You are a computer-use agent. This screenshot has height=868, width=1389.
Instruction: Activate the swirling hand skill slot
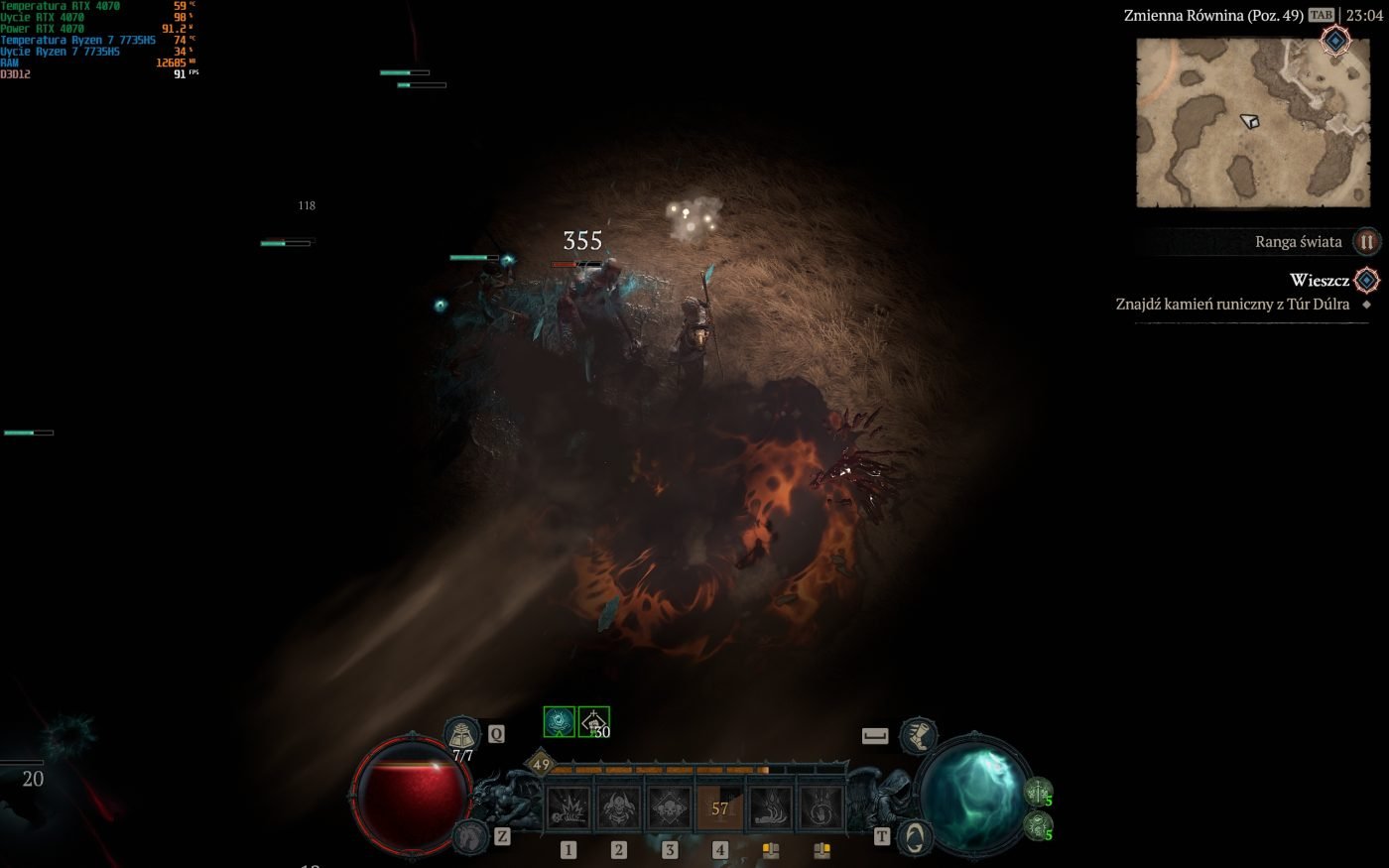point(821,807)
